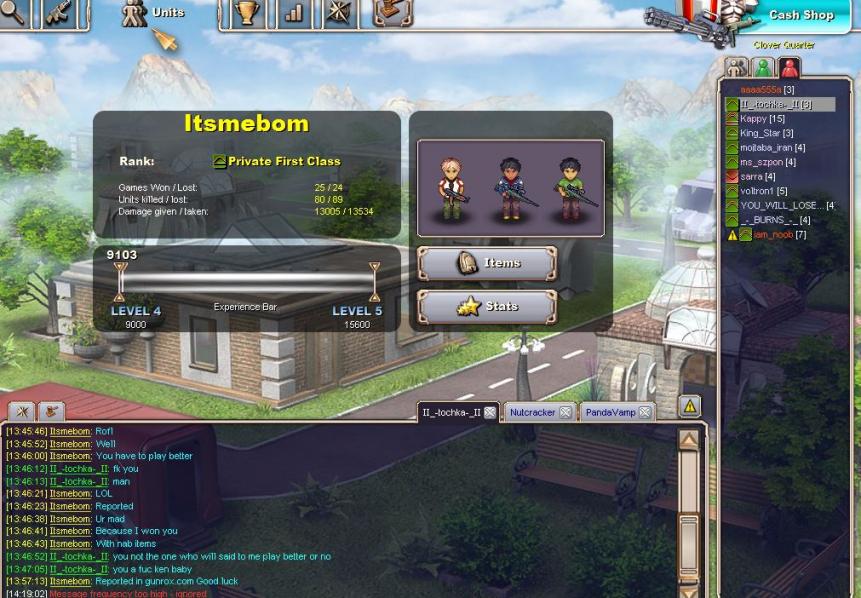The width and height of the screenshot is (861, 598).
Task: Click the compass star icon
Action: 340,13
